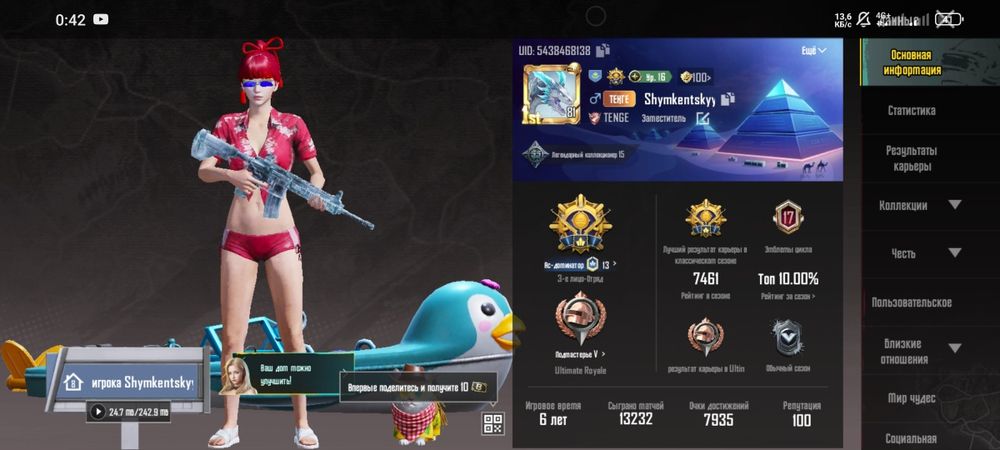Visit the Shymkentskyy player home sign
Image resolution: width=1000 pixels, height=450 pixels.
click(129, 381)
